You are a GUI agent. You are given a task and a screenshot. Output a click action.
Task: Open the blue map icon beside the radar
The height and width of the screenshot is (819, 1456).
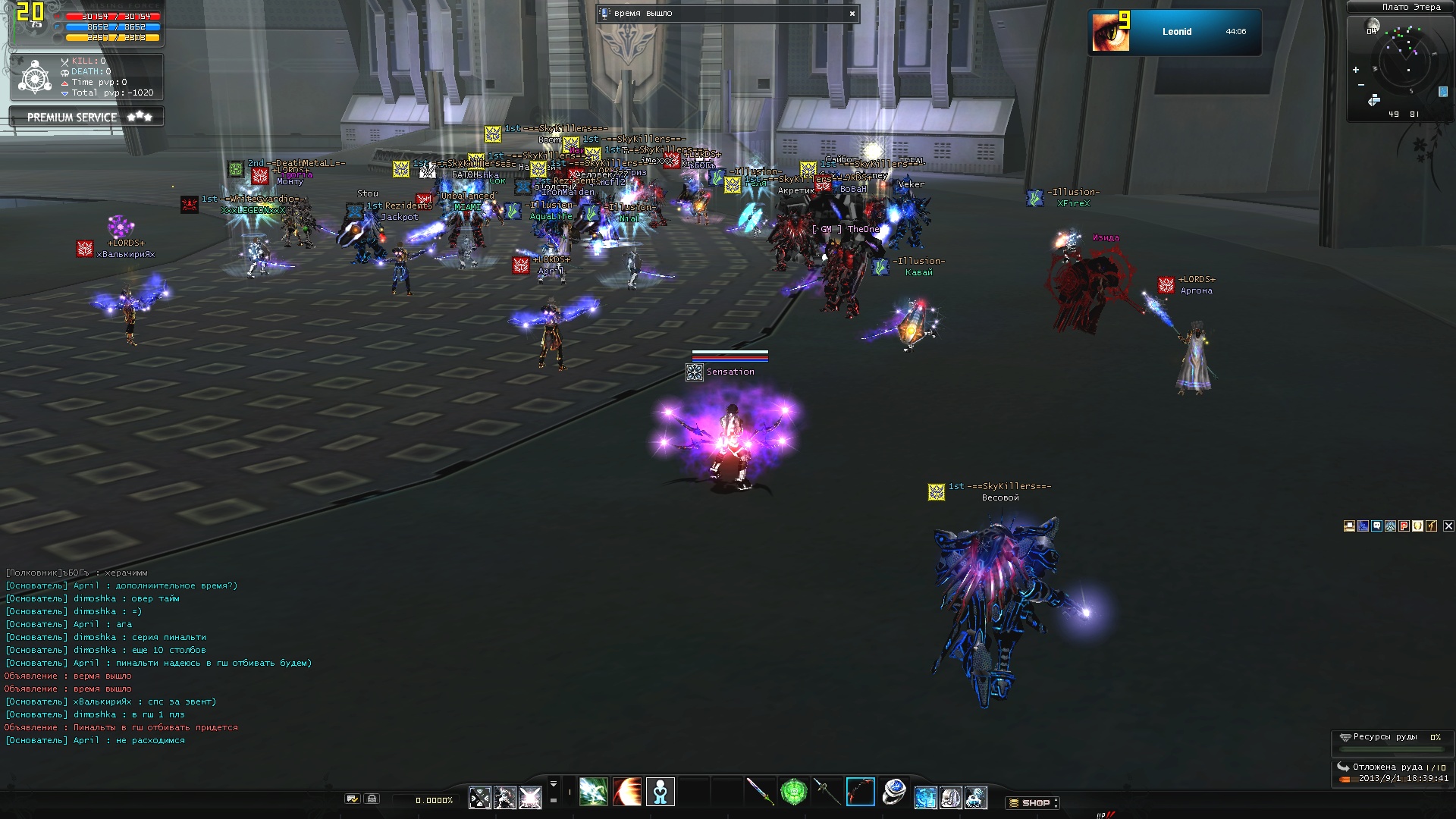tap(1442, 92)
